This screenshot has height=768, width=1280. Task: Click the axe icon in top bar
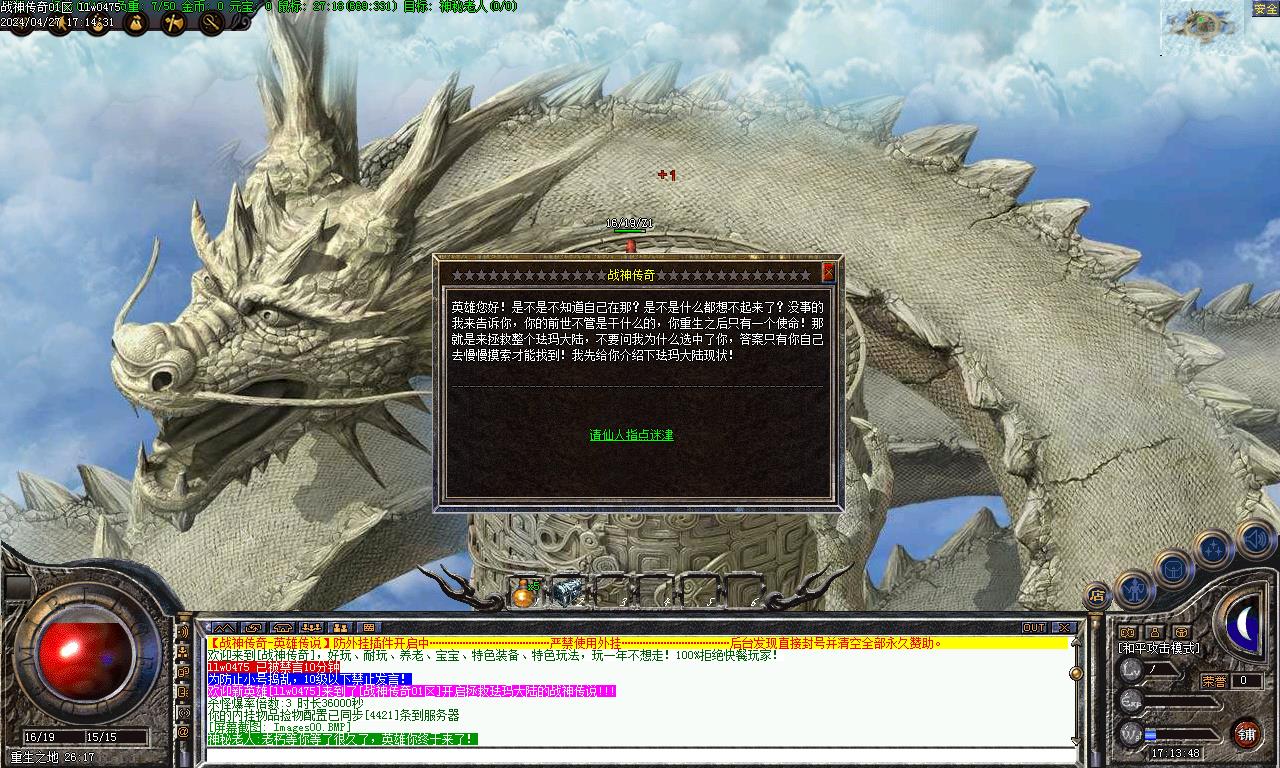(x=173, y=22)
